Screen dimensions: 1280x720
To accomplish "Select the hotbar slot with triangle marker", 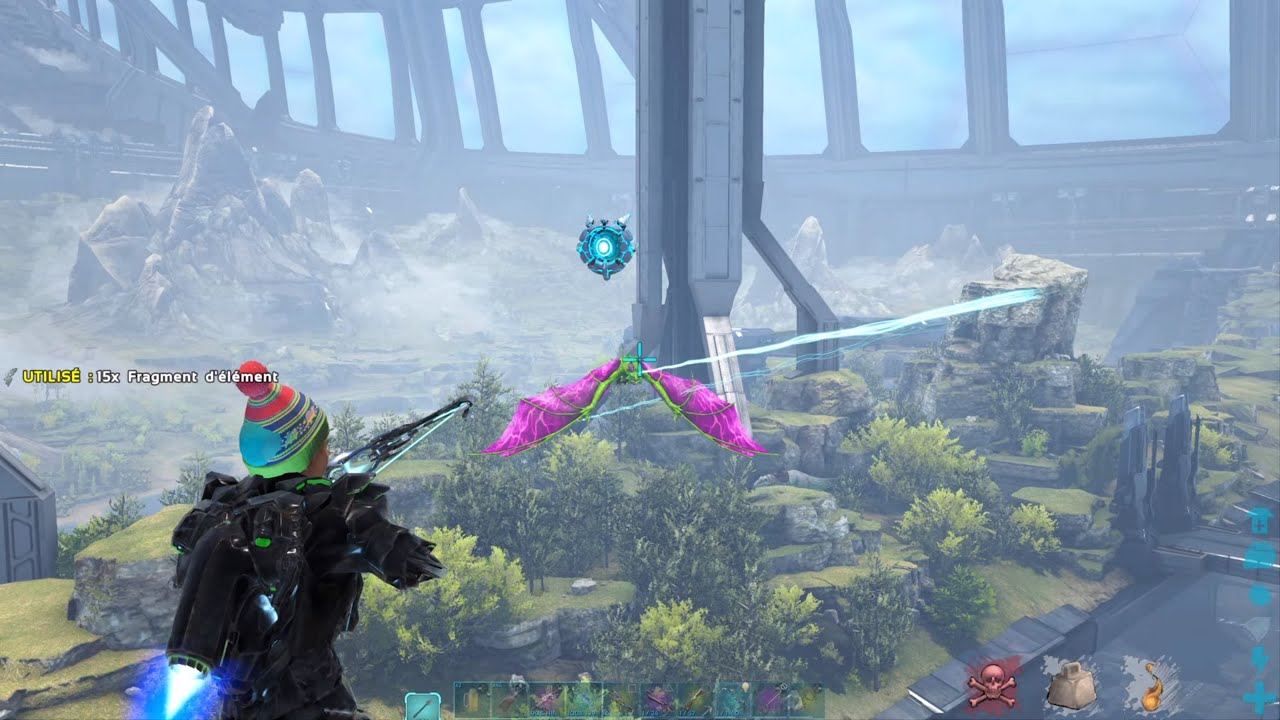I will [658, 699].
